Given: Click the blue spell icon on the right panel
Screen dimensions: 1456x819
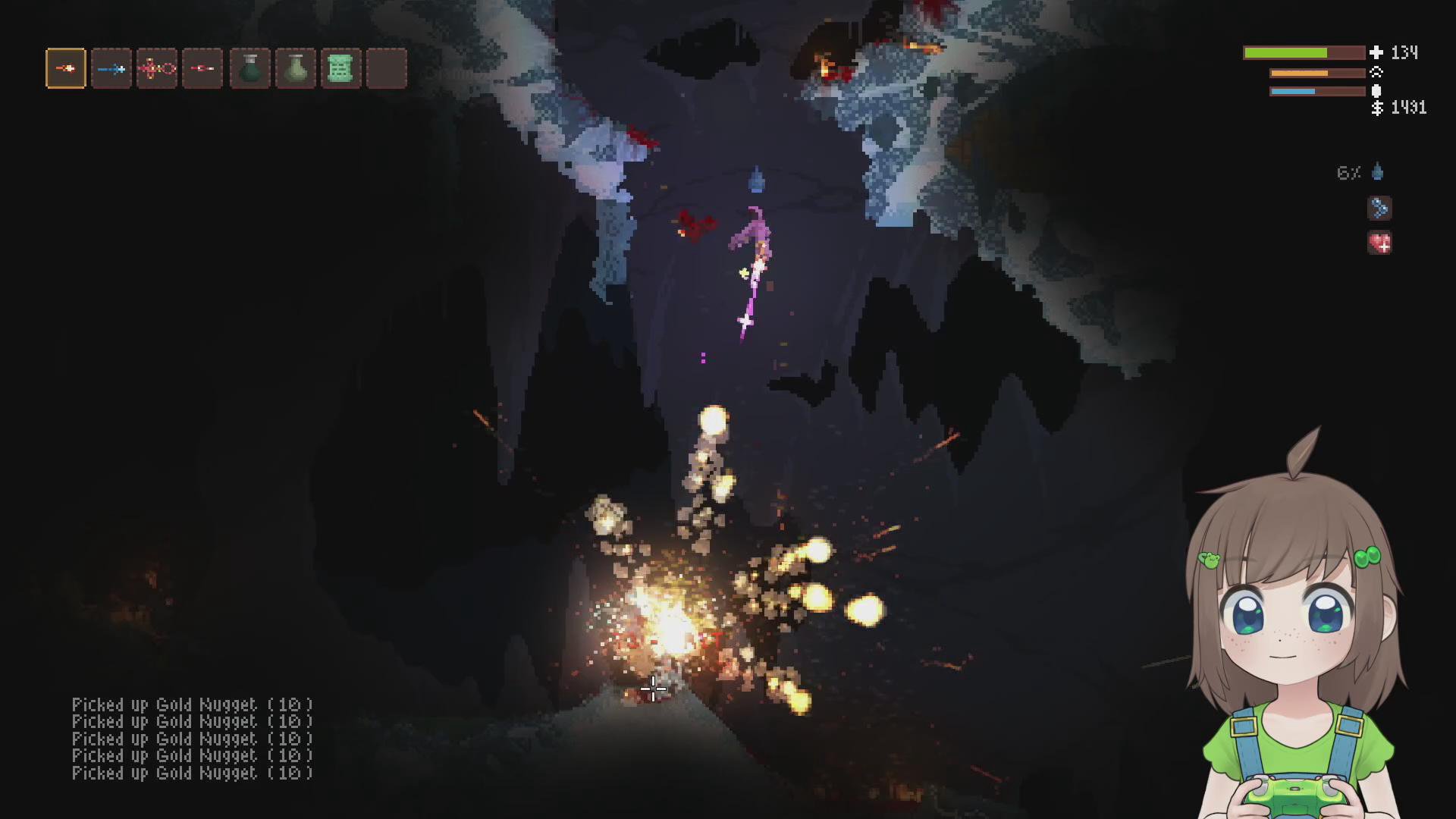Looking at the screenshot, I should point(1379,209).
